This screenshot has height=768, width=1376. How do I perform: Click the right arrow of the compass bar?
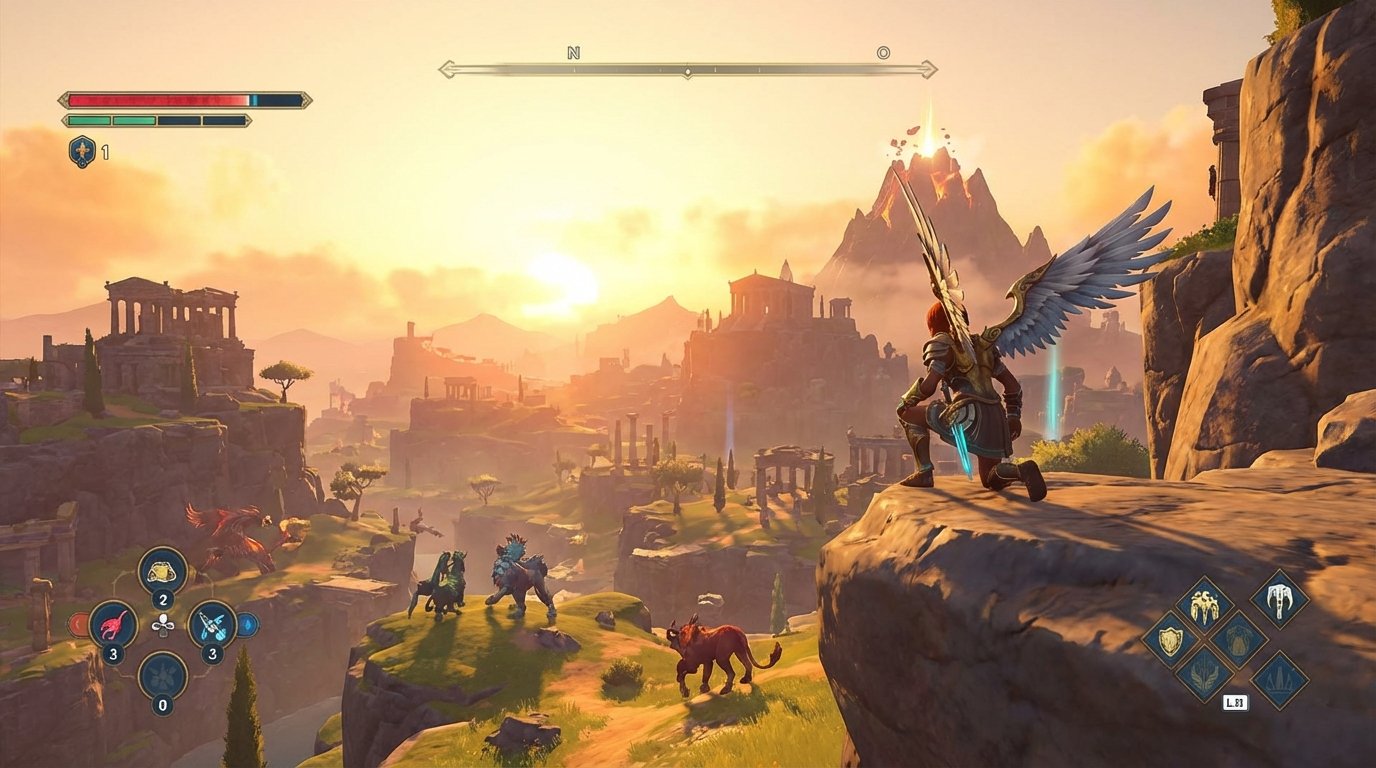click(930, 68)
